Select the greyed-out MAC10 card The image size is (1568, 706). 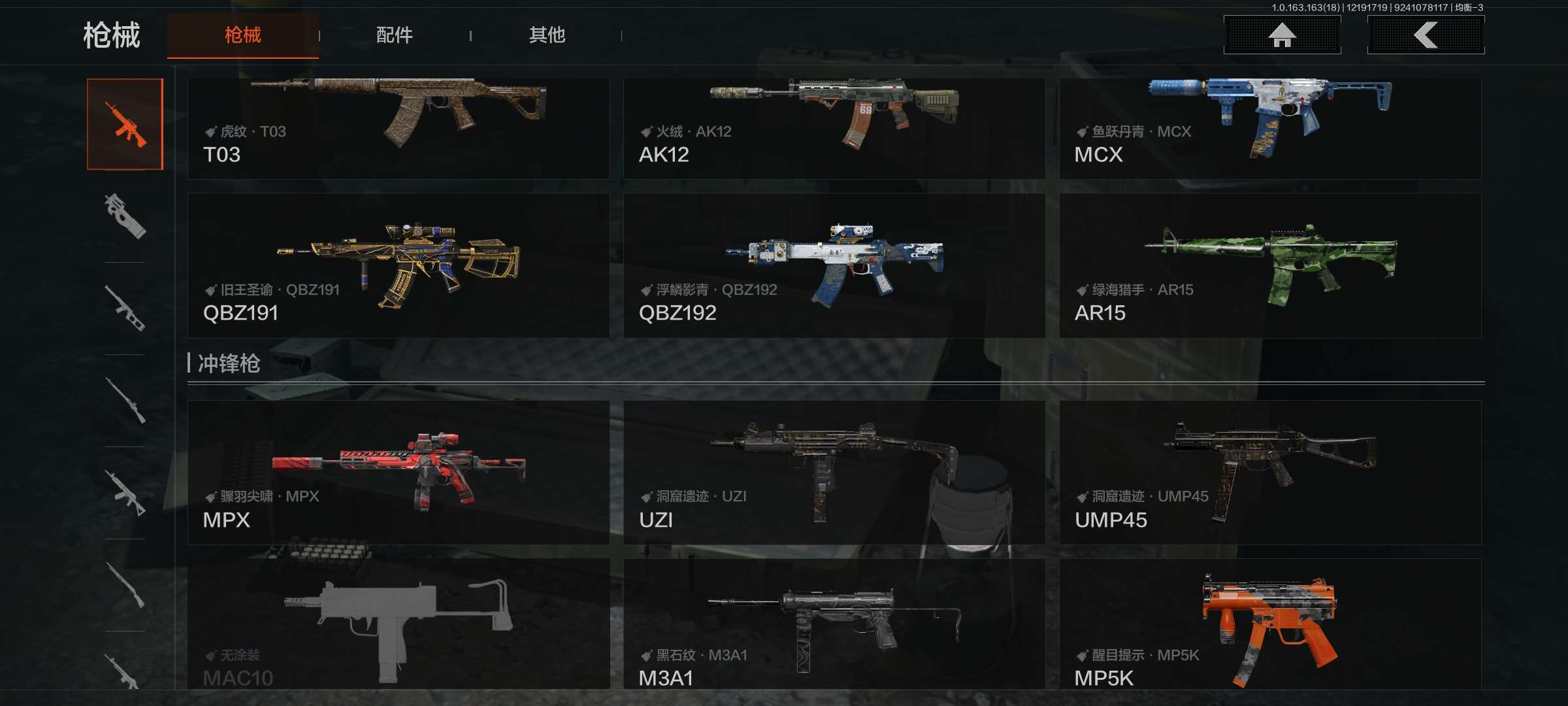pyautogui.click(x=399, y=624)
